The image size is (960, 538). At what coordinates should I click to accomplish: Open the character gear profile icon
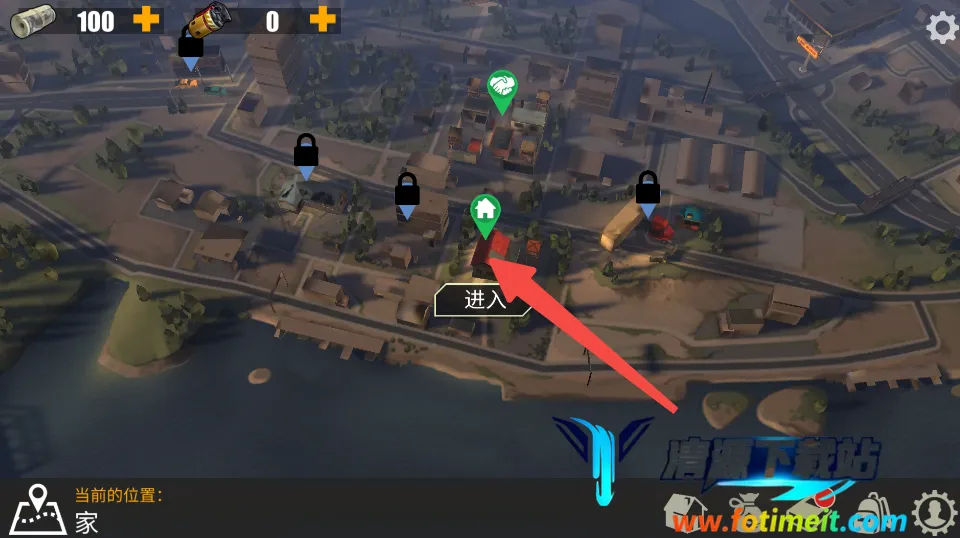tap(934, 511)
